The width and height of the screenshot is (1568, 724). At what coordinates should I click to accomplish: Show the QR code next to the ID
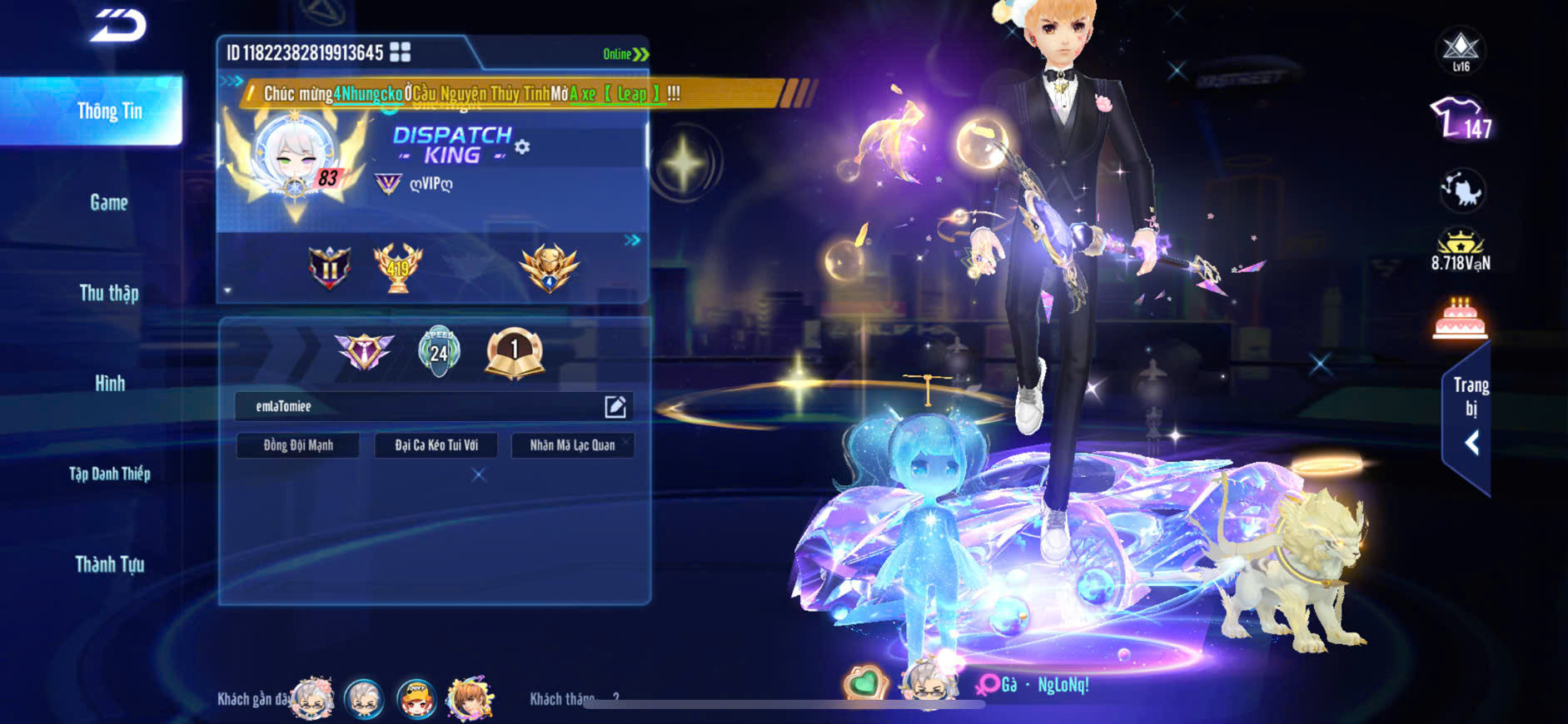click(401, 52)
